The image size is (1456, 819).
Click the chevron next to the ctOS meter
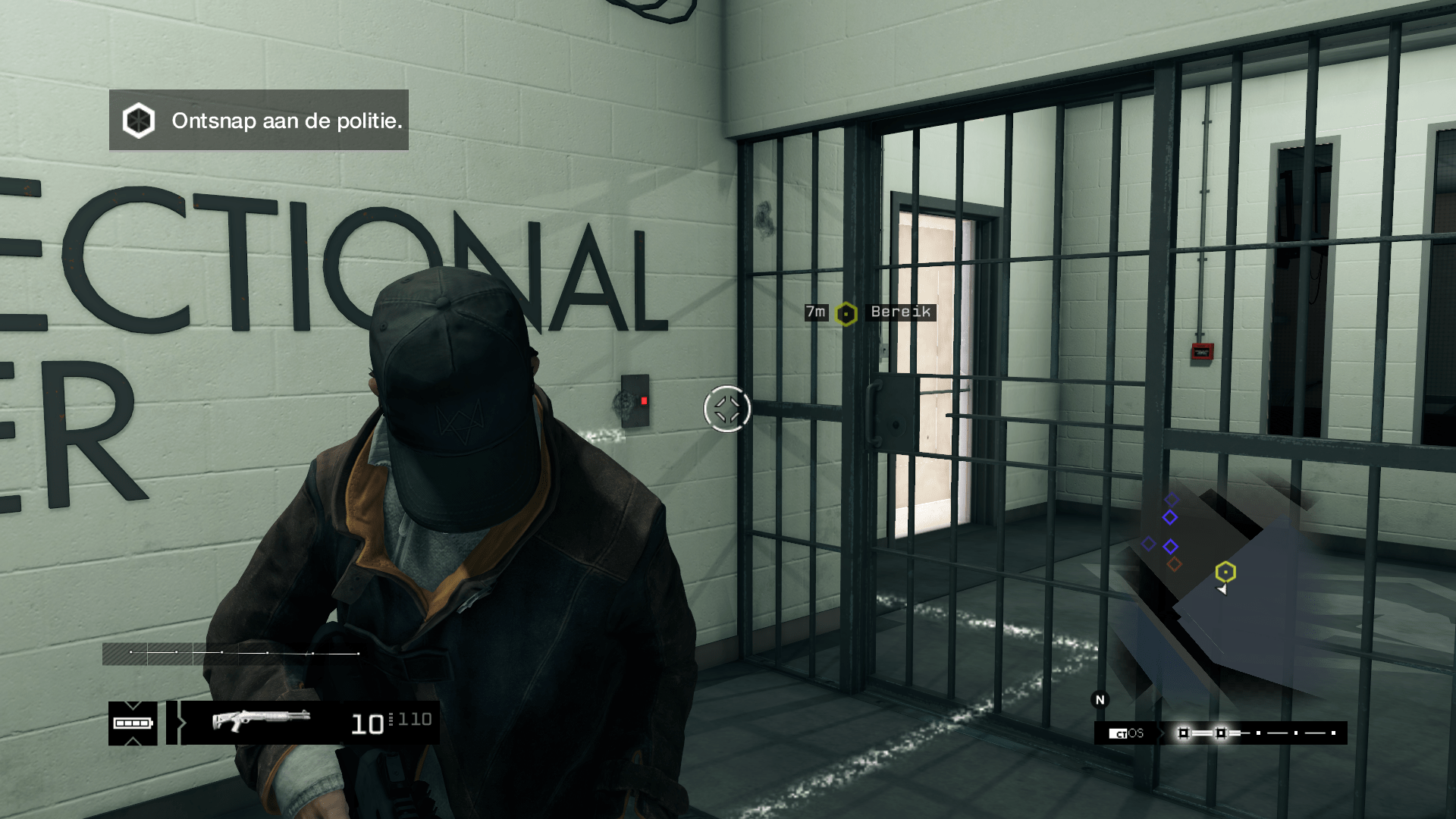click(1160, 733)
